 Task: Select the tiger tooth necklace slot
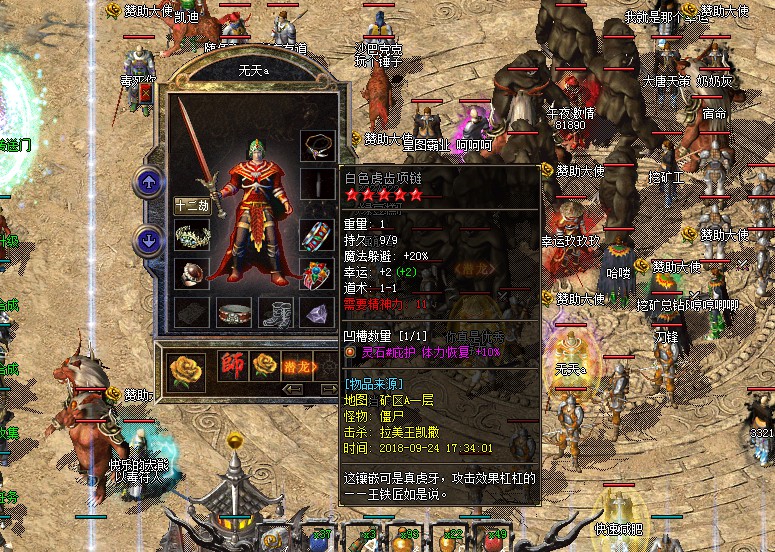pyautogui.click(x=315, y=144)
